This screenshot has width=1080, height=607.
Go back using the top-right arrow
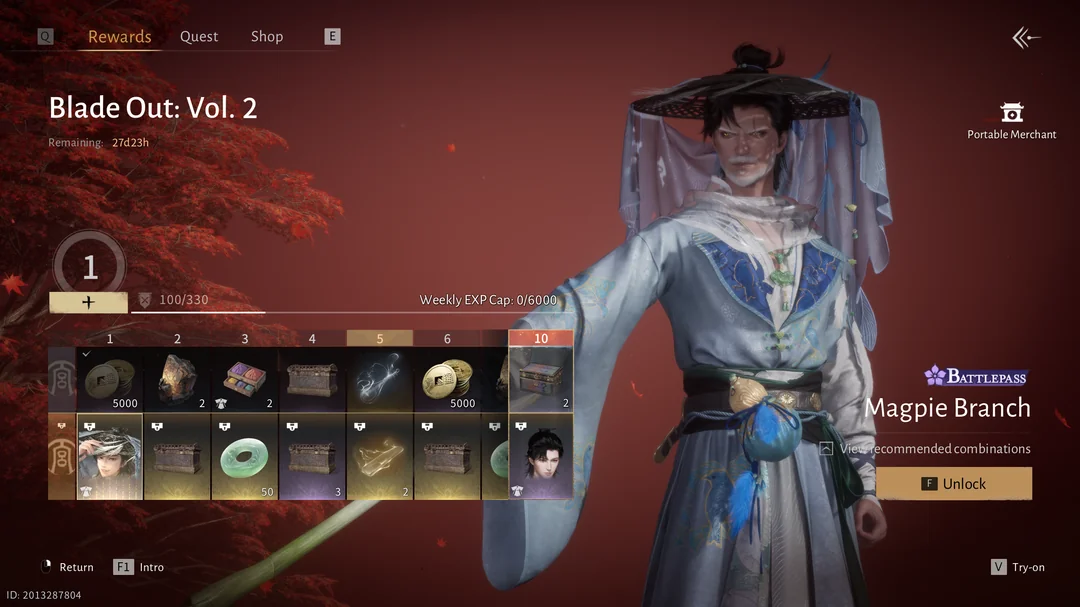point(1026,38)
